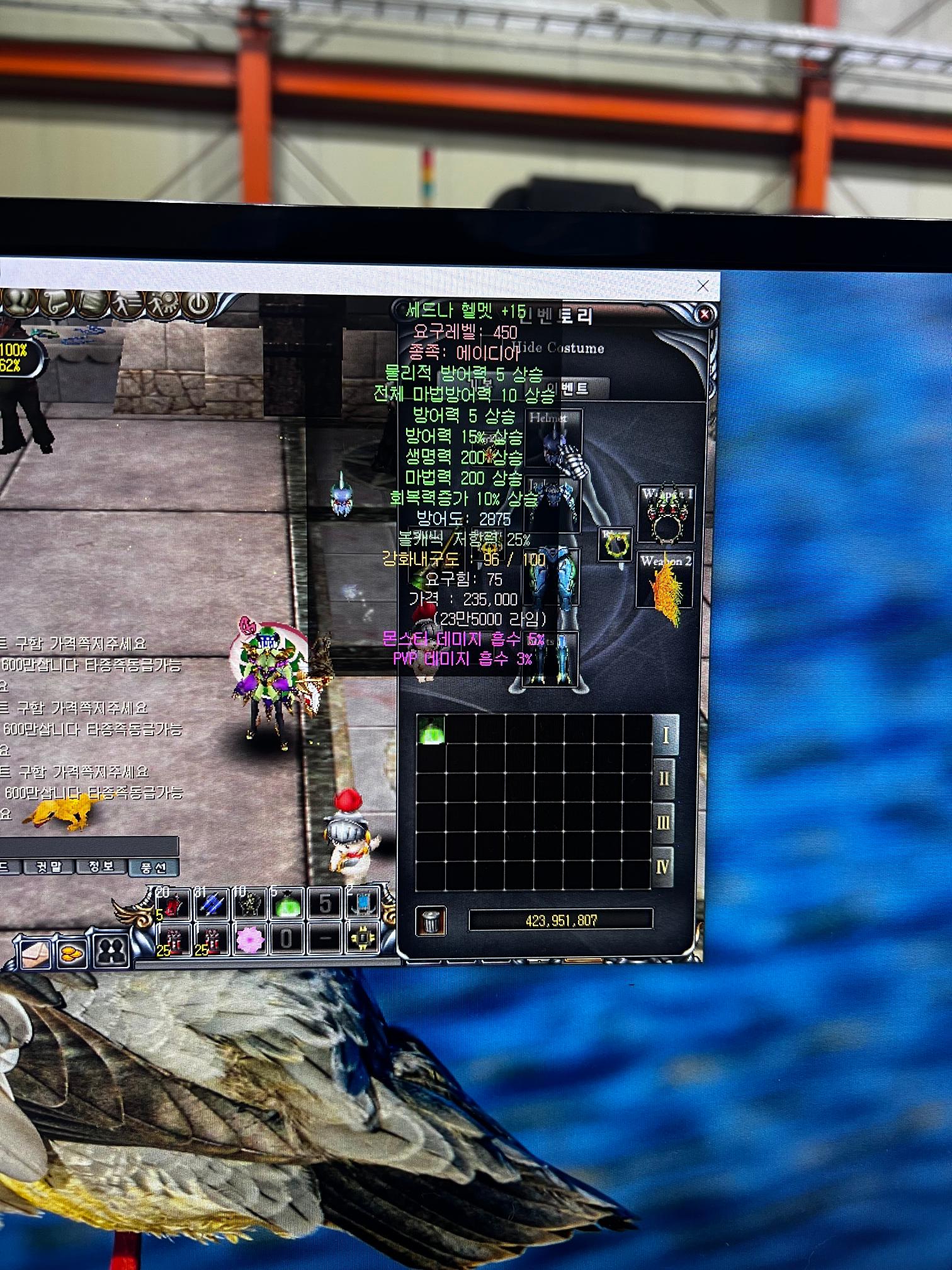
Task: Pick the green potion in inventory grid
Action: click(x=431, y=730)
